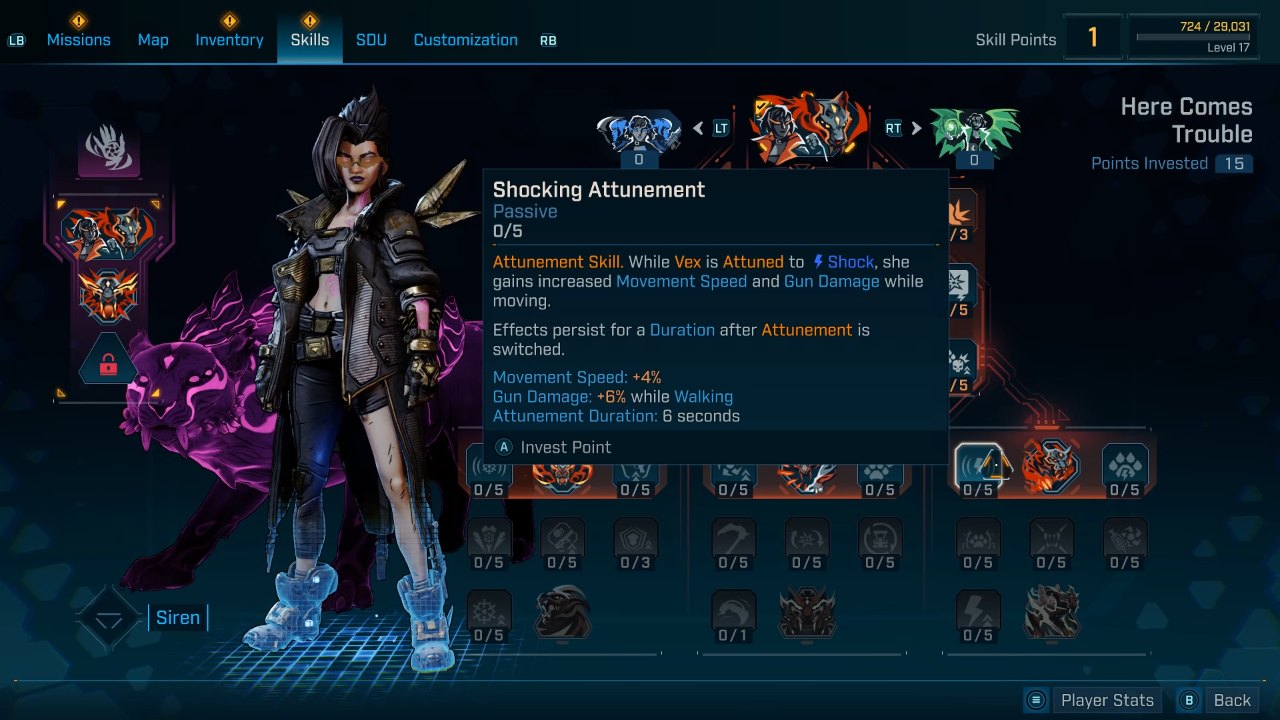Select the single paw print skill

(x=880, y=466)
